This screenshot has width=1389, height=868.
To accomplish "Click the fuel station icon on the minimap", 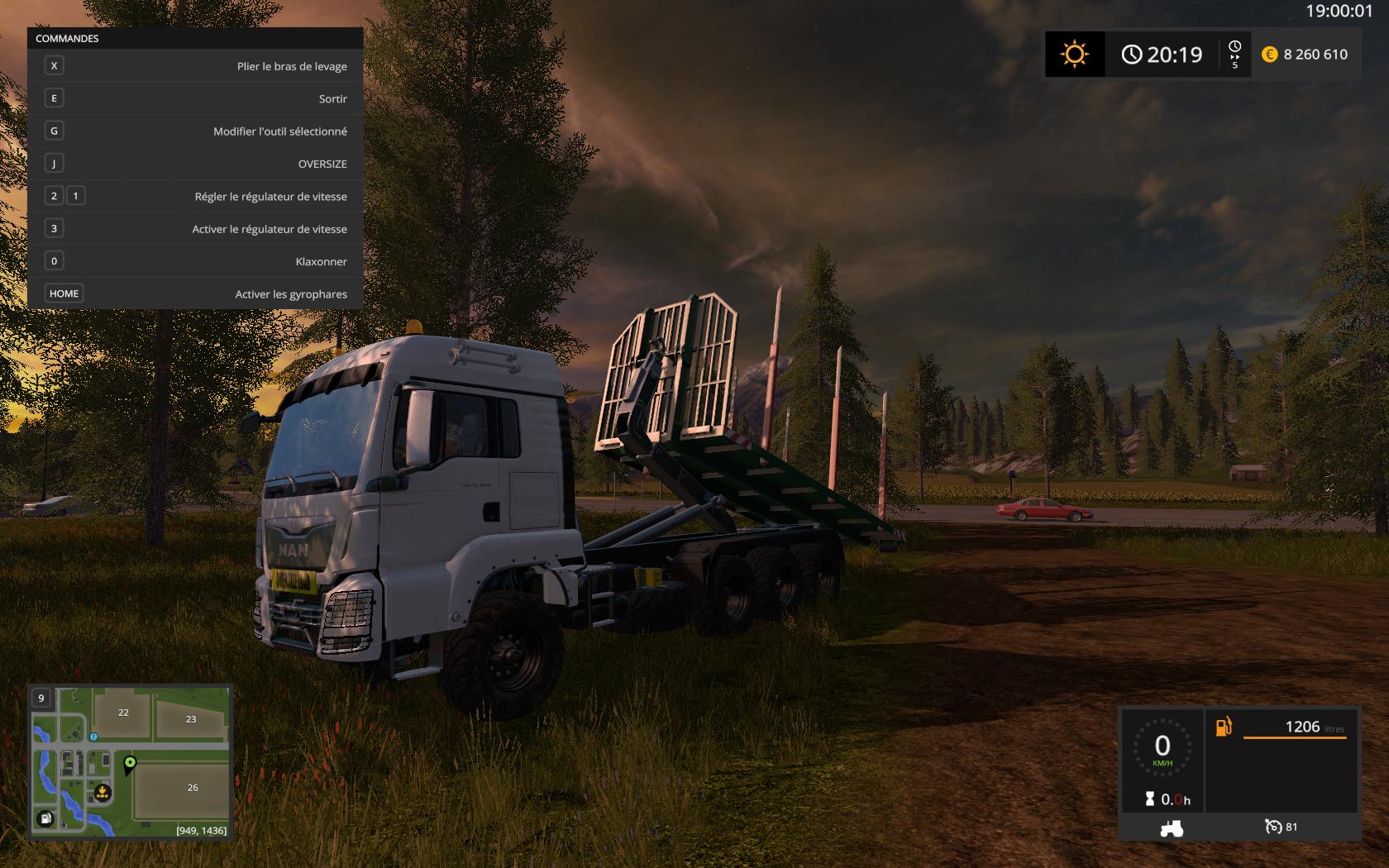I will coord(46,818).
